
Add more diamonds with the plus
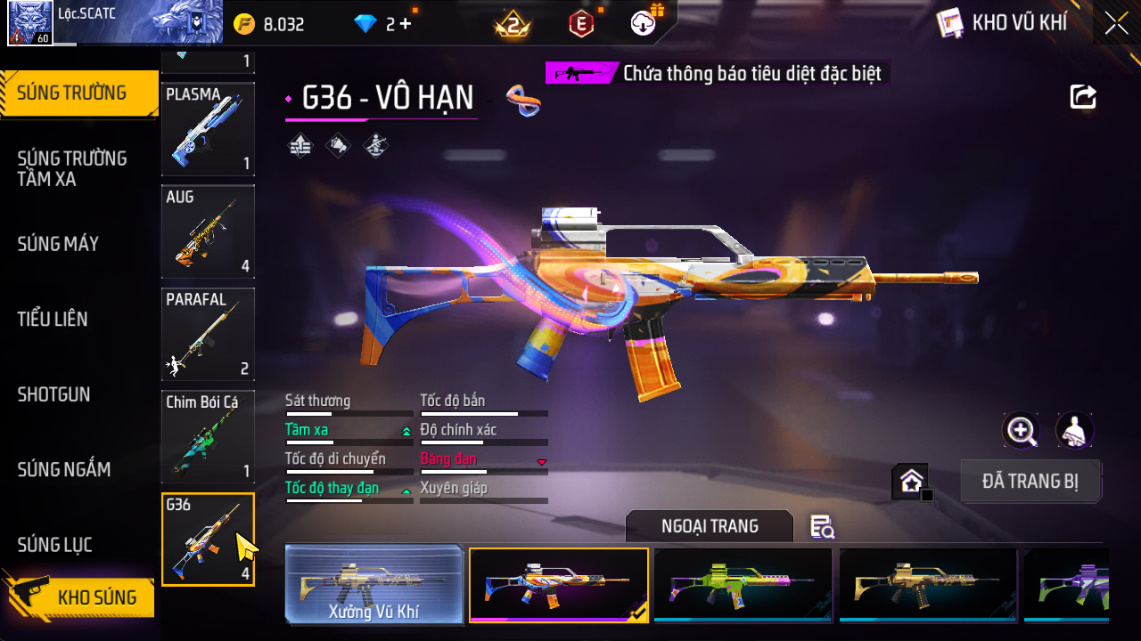click(404, 24)
